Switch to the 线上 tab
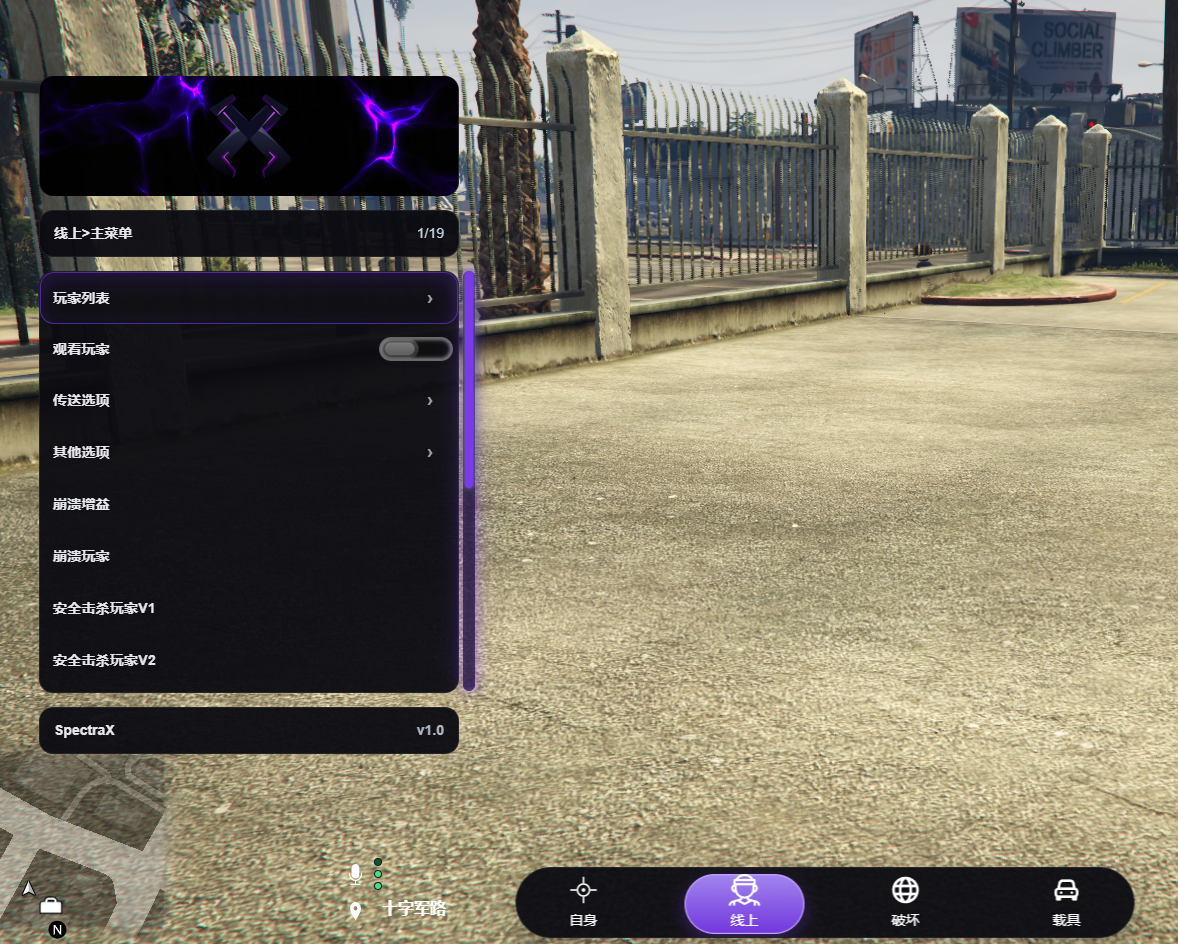The height and width of the screenshot is (944, 1178). click(x=744, y=903)
